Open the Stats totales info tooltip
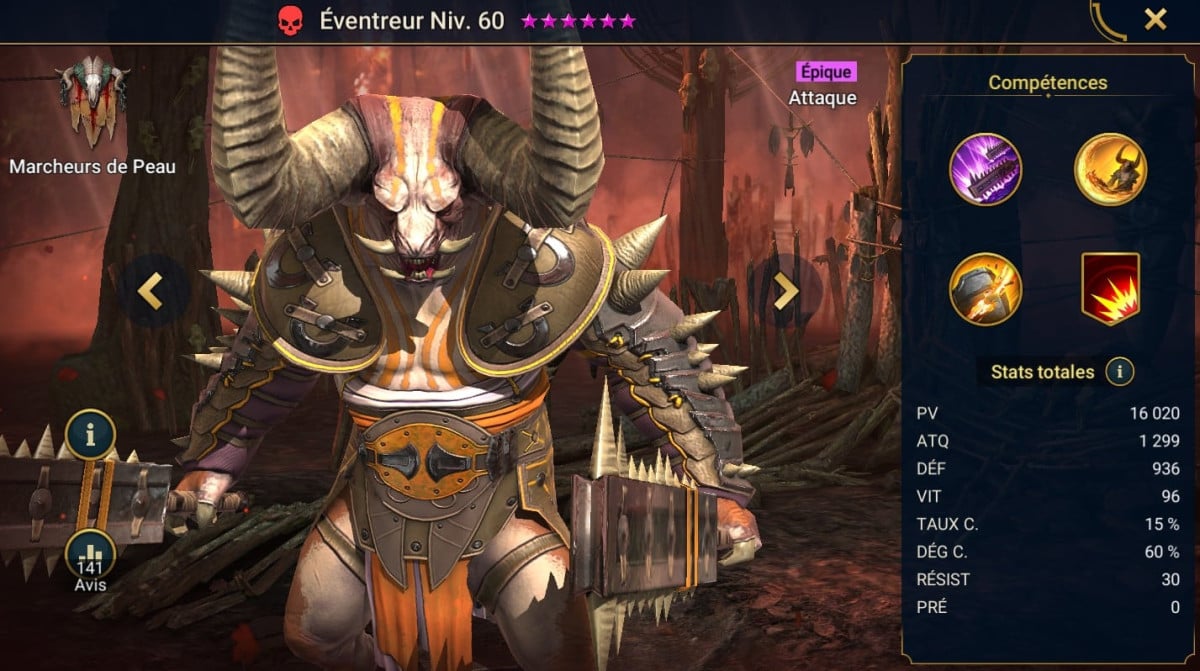Screen dimensions: 1200x671 [1119, 372]
